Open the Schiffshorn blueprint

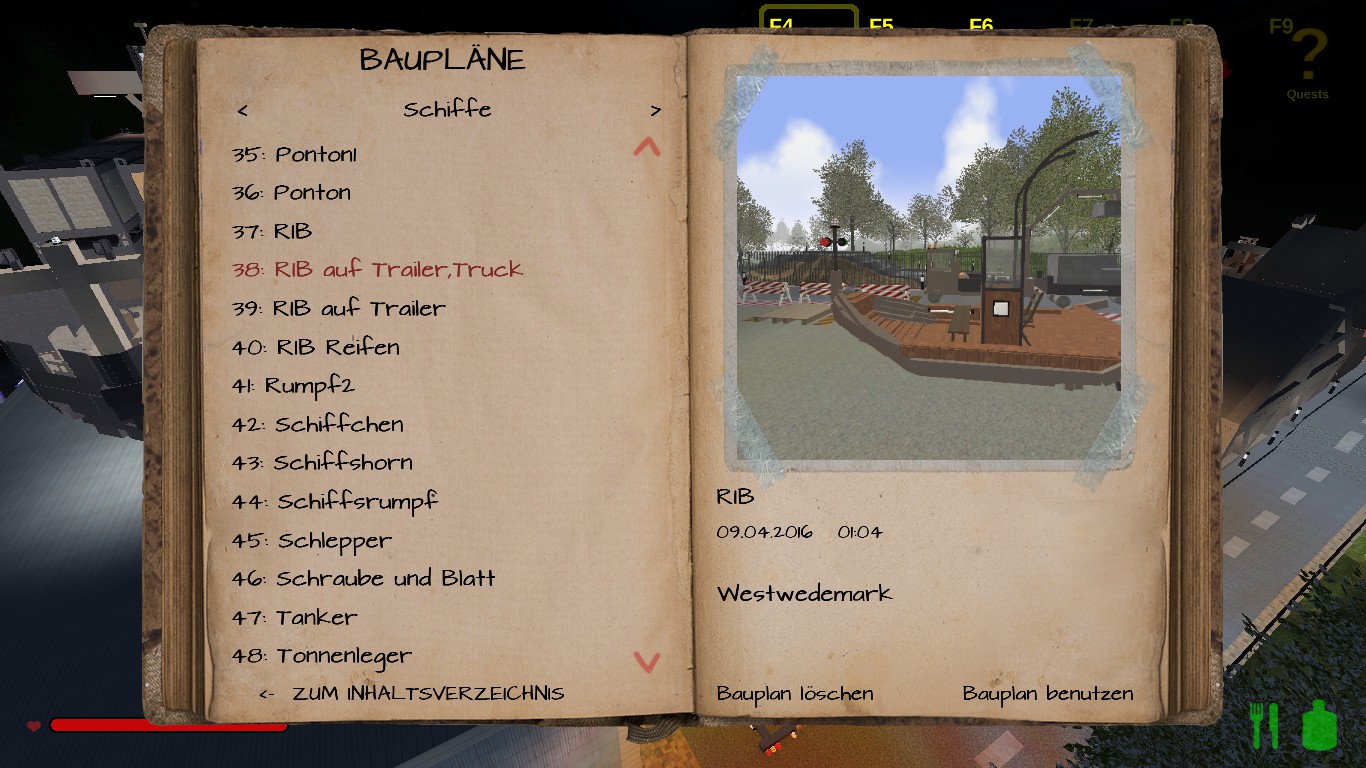click(322, 462)
